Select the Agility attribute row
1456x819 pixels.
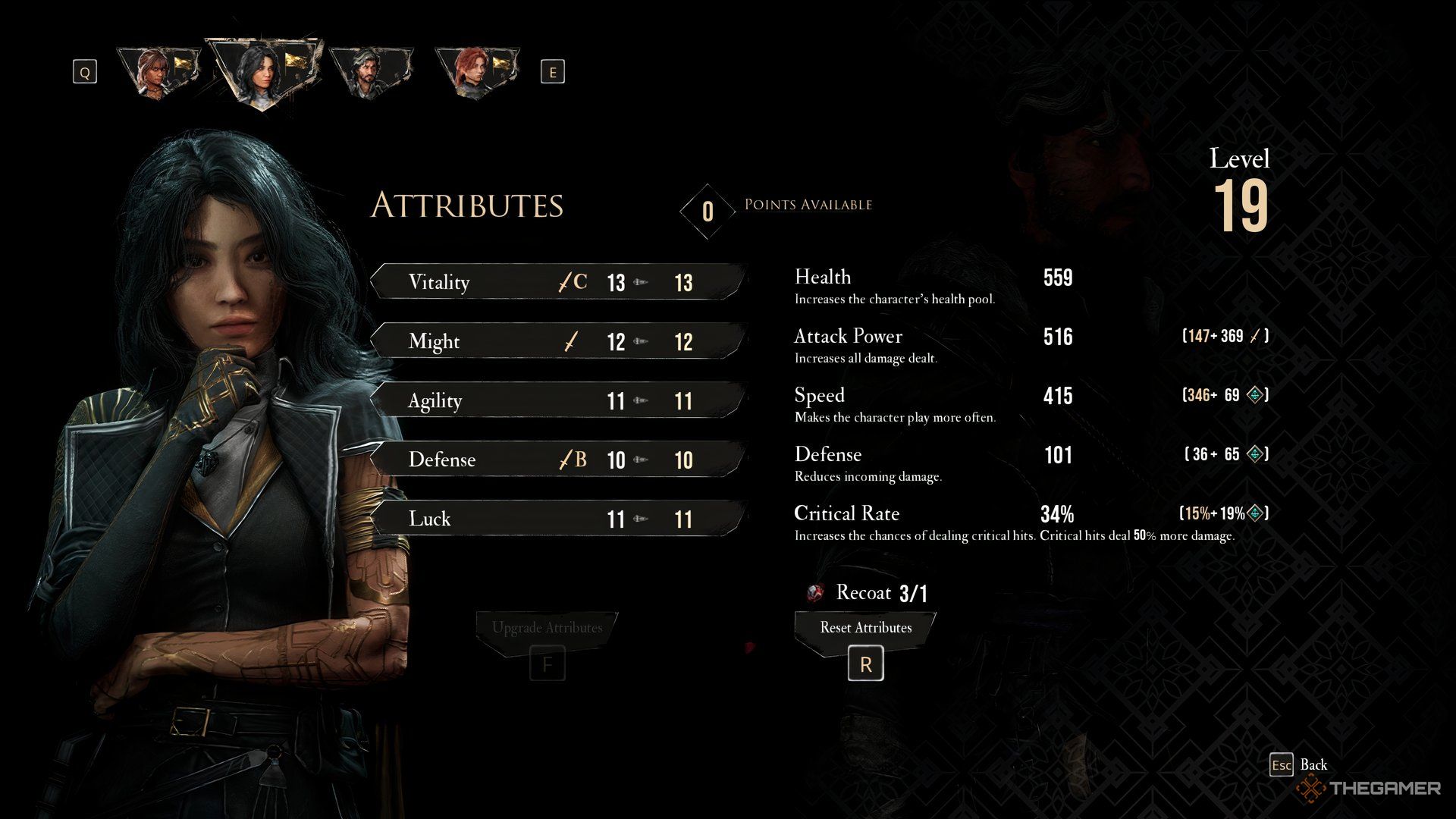point(558,400)
